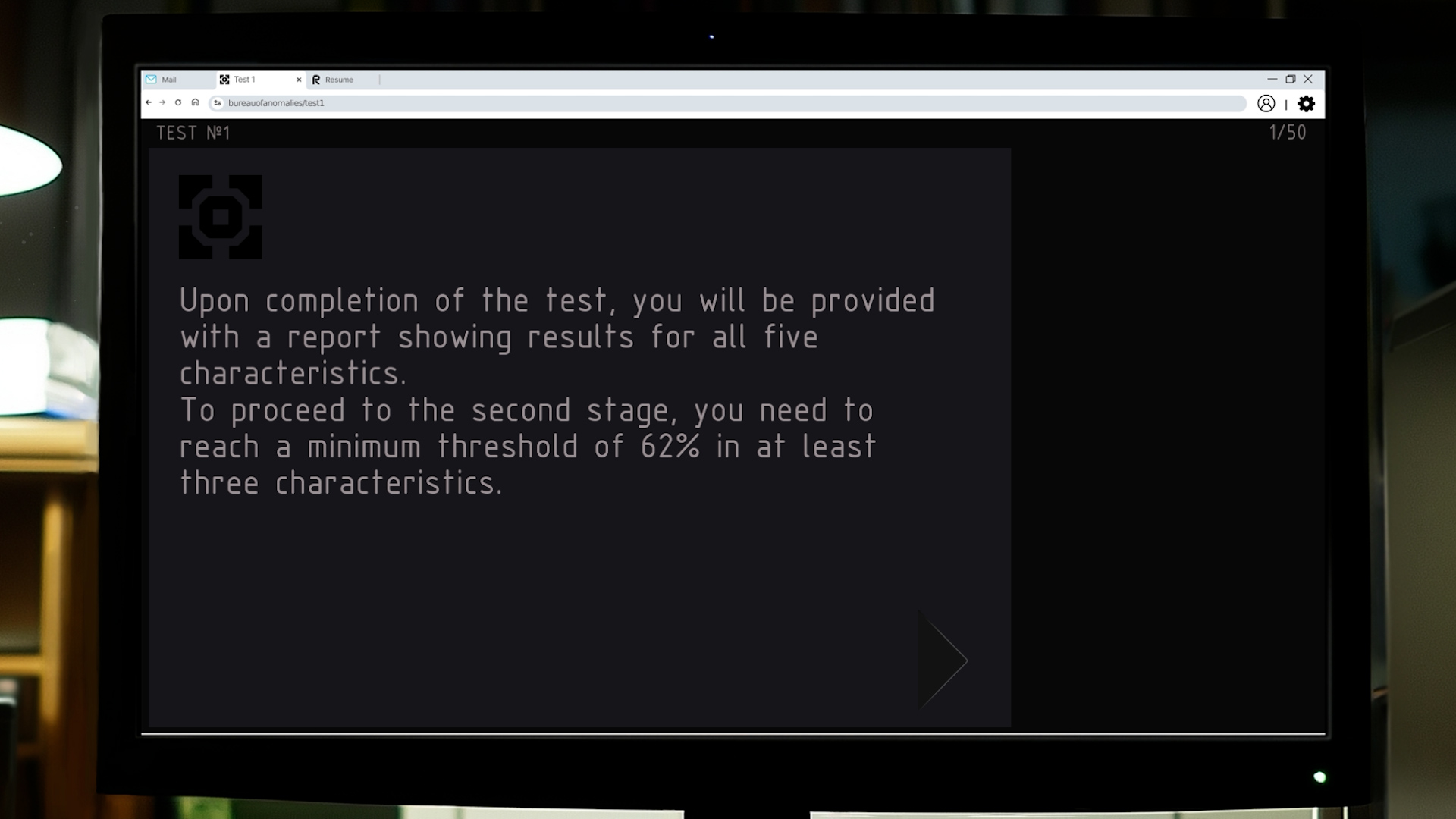Image resolution: width=1456 pixels, height=819 pixels.
Task: Click the Bureau of Anomalies logo on the page
Action: pos(221,218)
